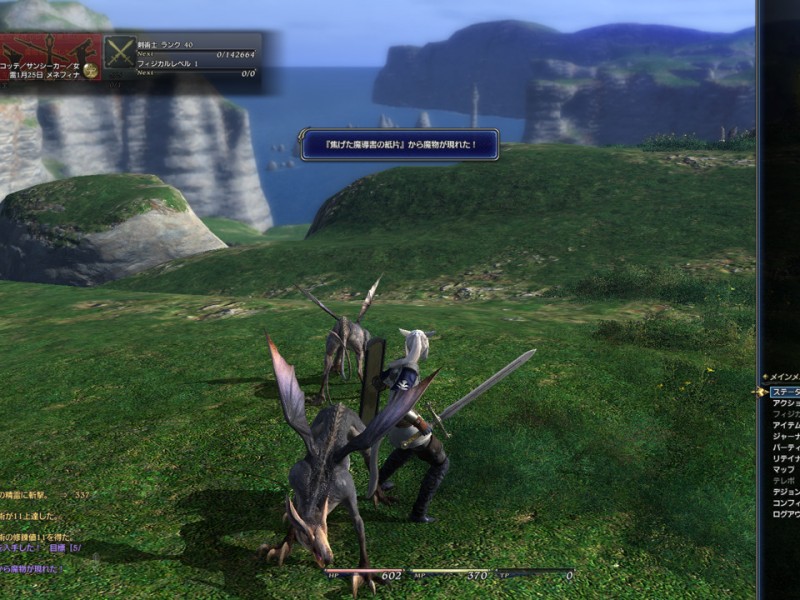800x600 pixels.
Task: Select ログアウト (Log out) from the menu
Action: (785, 514)
